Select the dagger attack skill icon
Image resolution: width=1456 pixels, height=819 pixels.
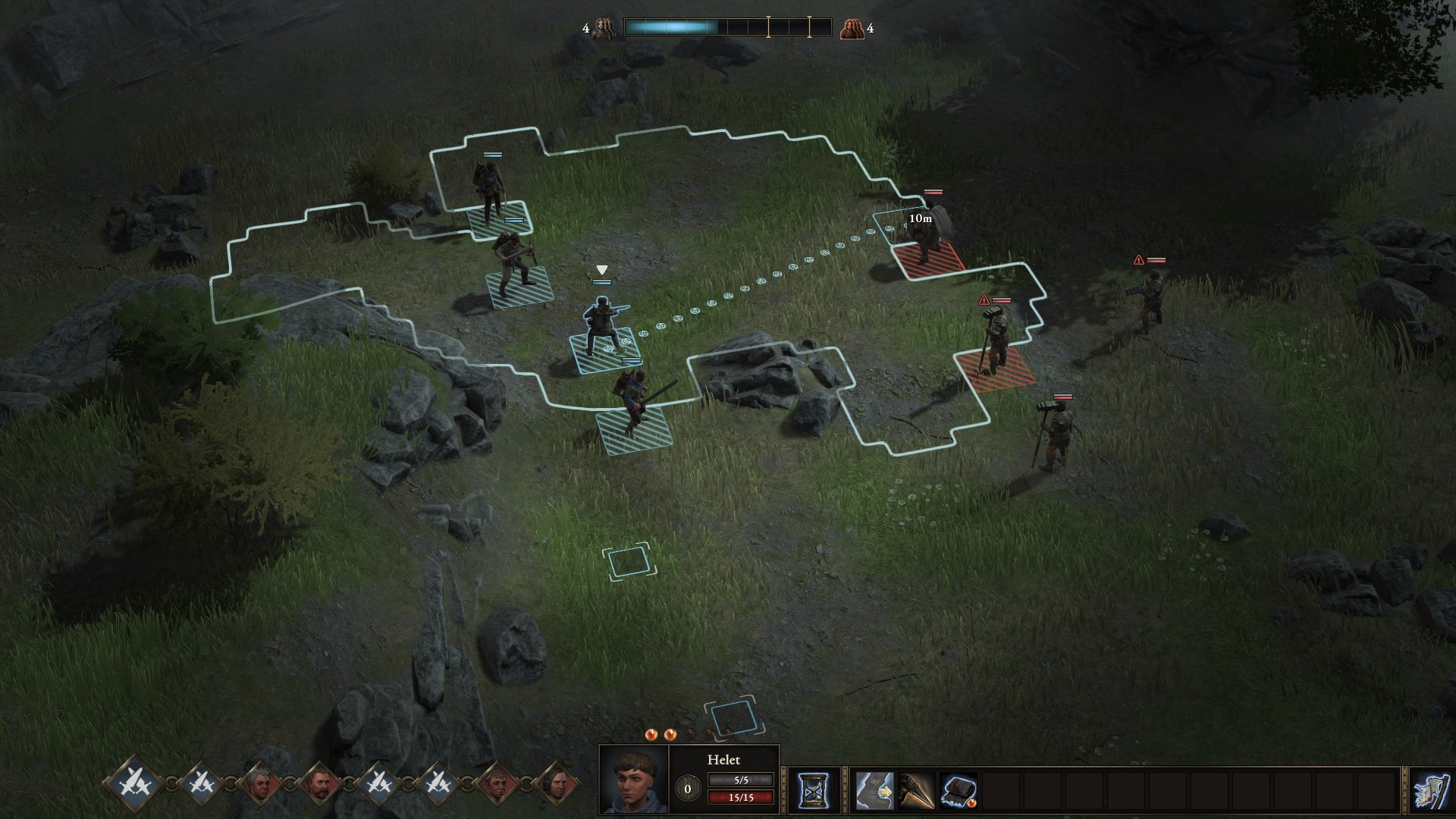tap(918, 792)
